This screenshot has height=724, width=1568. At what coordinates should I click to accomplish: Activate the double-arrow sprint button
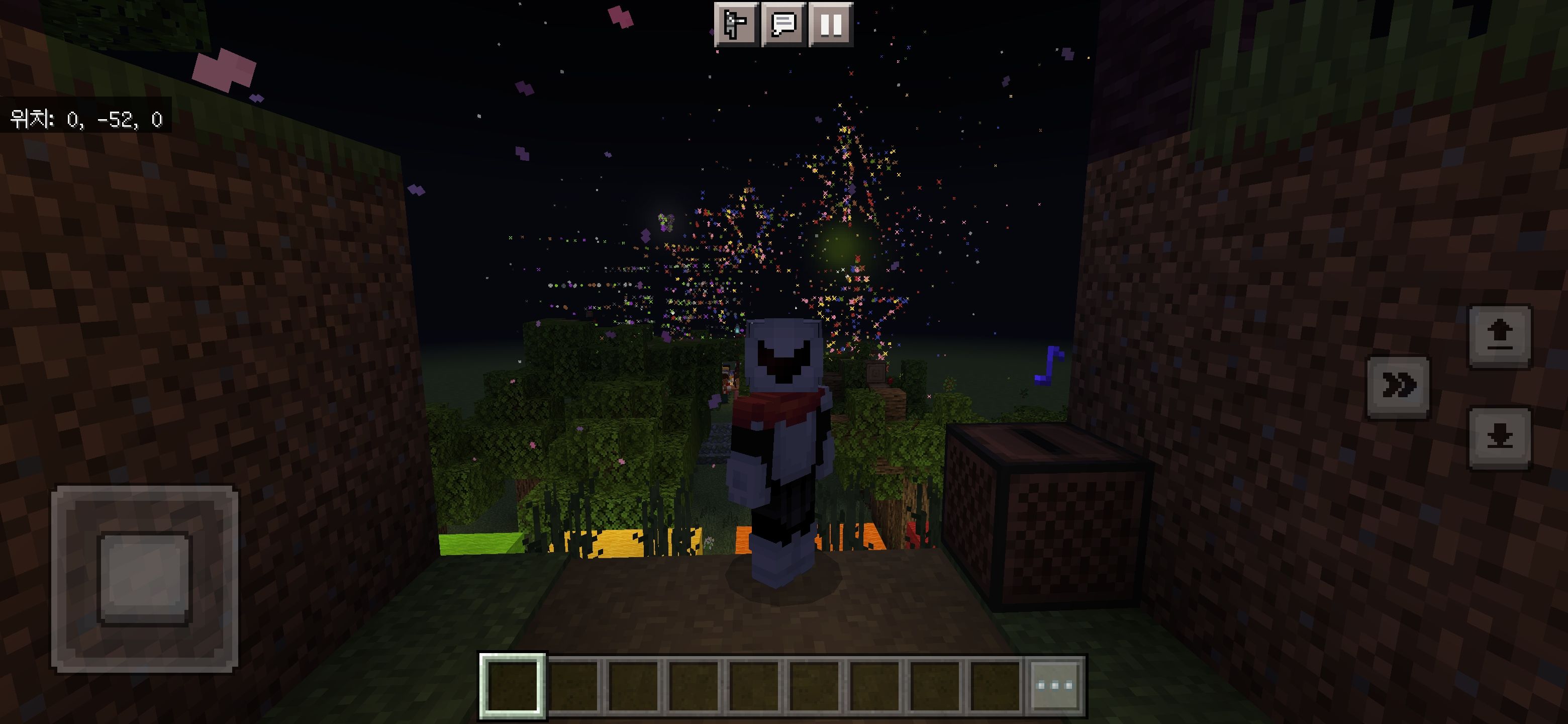[1398, 386]
